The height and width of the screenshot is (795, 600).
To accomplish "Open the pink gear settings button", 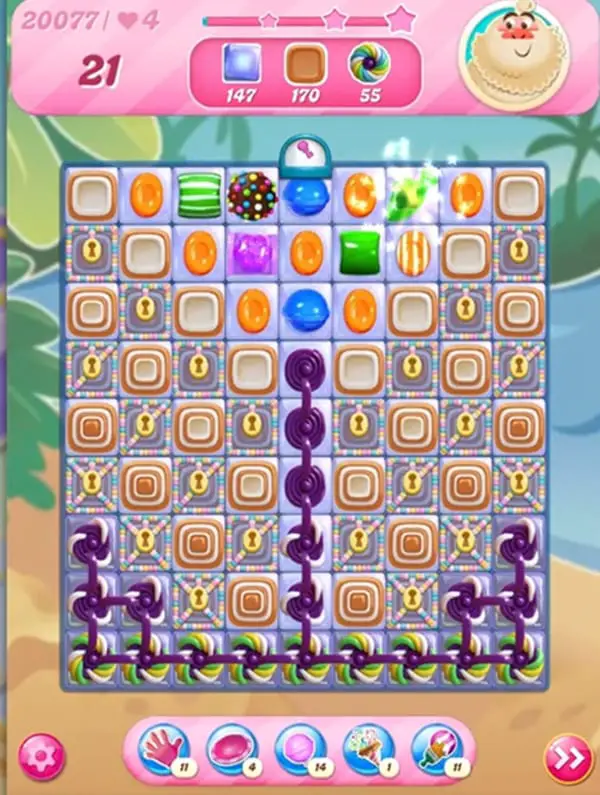I will click(x=40, y=754).
